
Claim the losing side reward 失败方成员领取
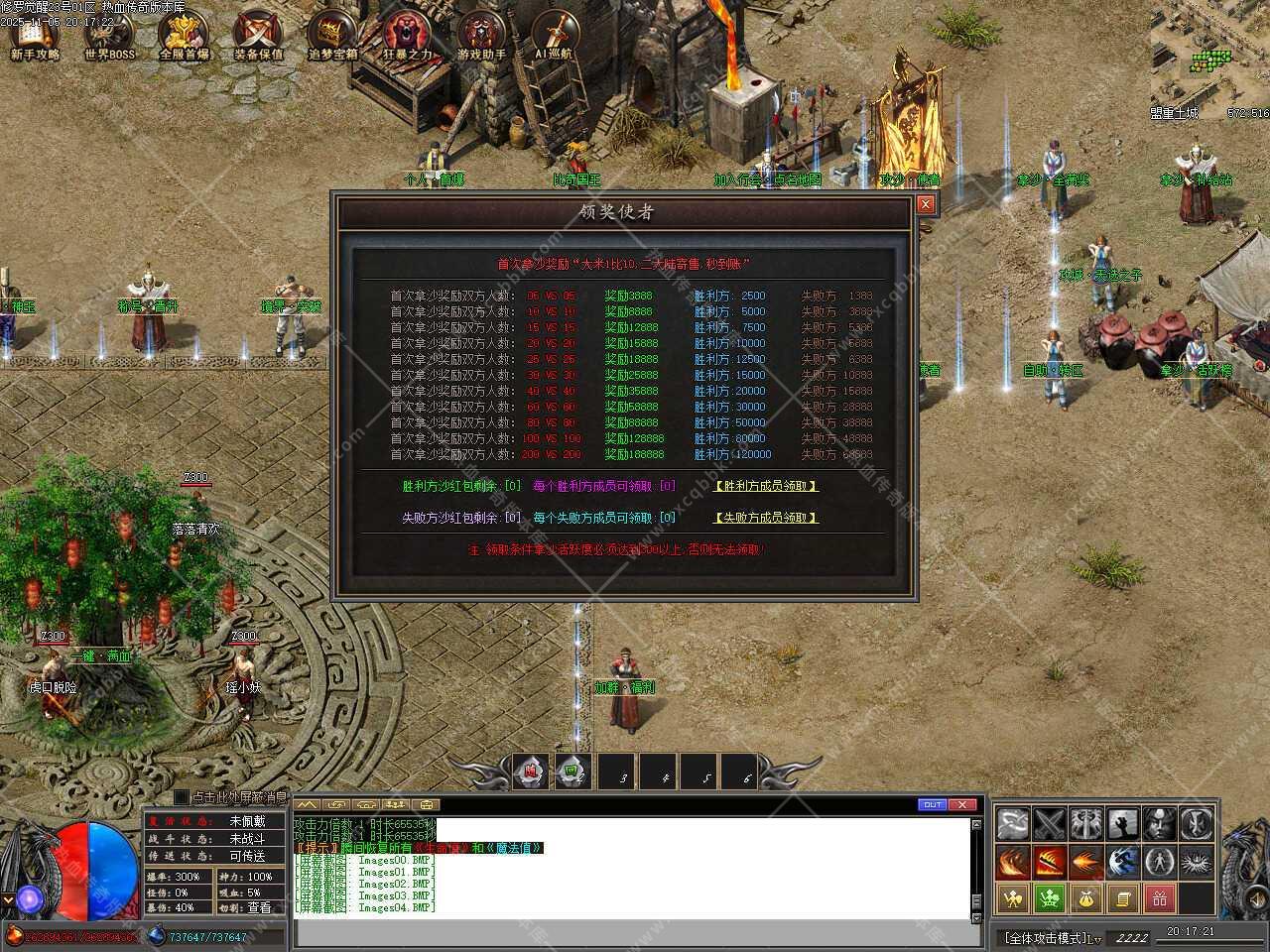click(x=766, y=518)
